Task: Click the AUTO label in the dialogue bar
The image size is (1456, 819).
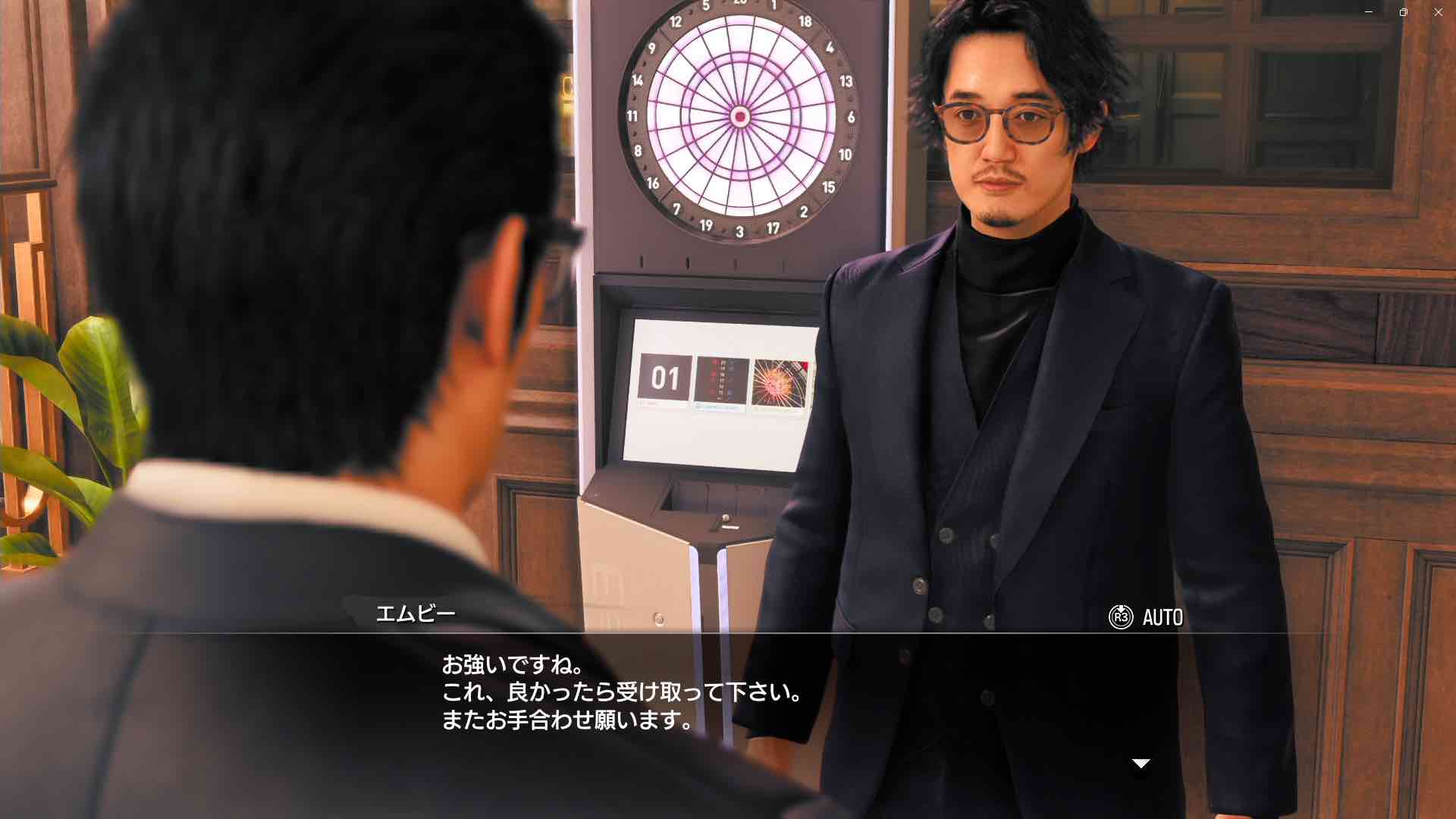Action: 1162,617
